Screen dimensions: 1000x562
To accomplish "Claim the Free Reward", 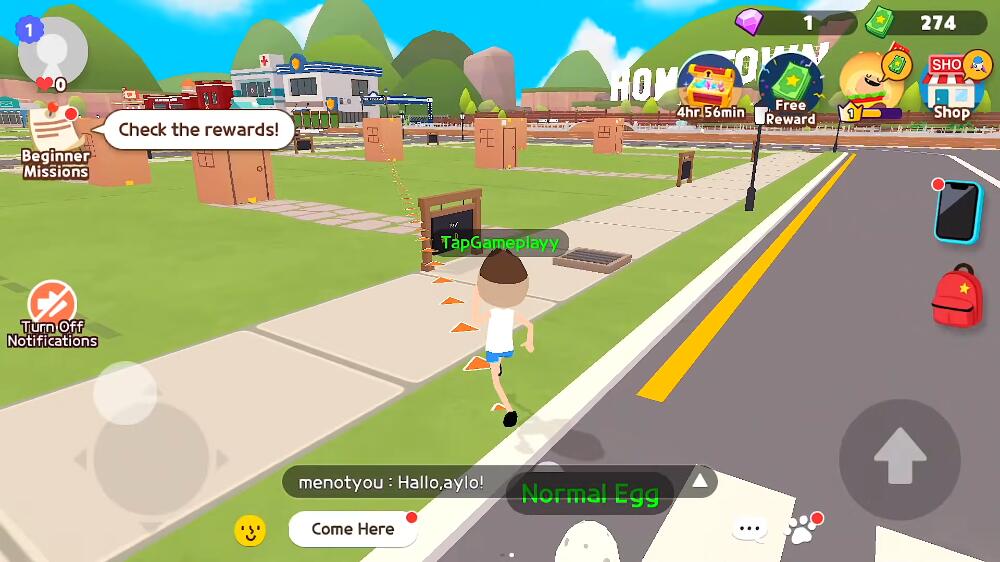I will click(x=790, y=90).
